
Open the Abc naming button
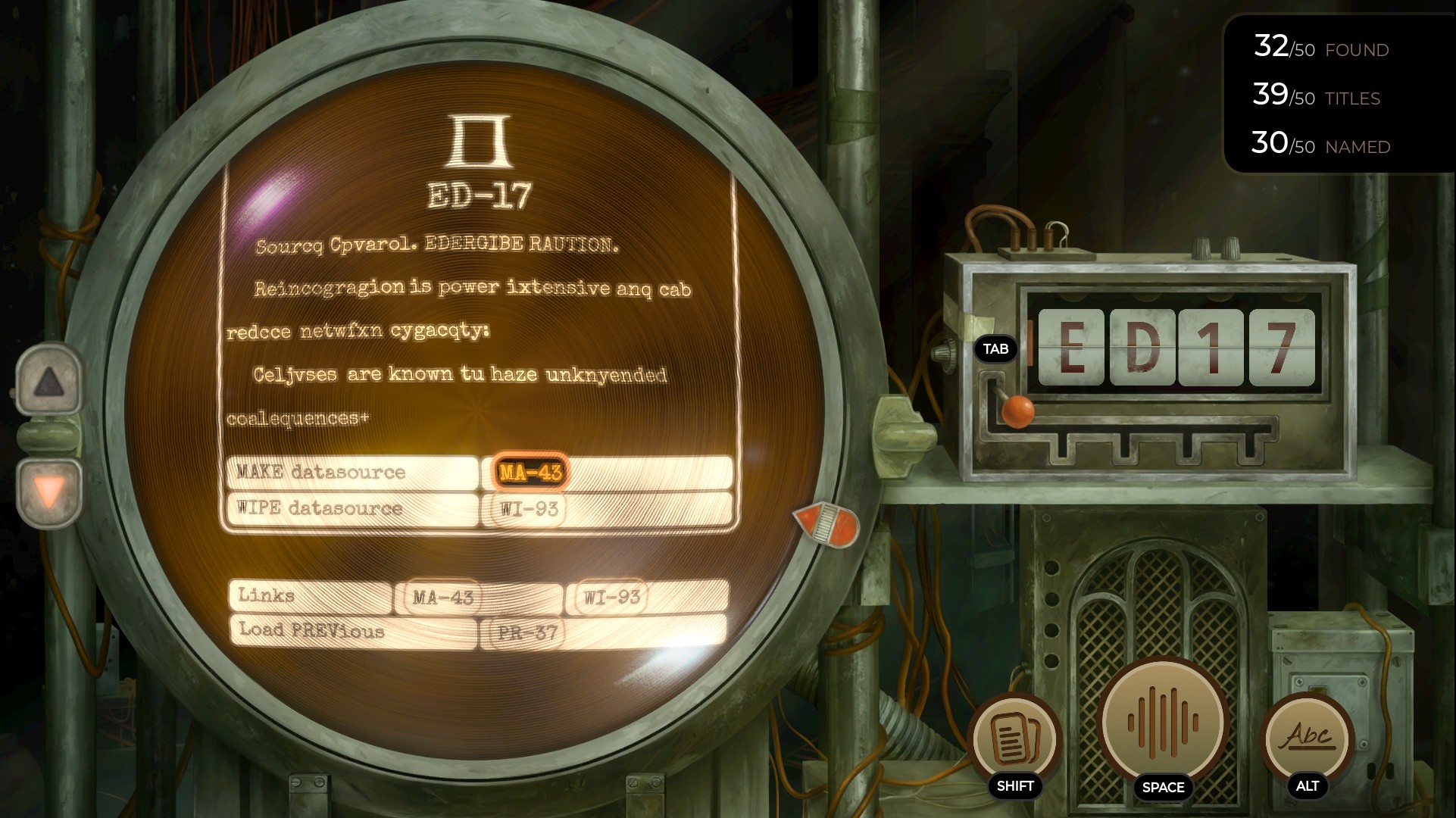pos(1308,736)
